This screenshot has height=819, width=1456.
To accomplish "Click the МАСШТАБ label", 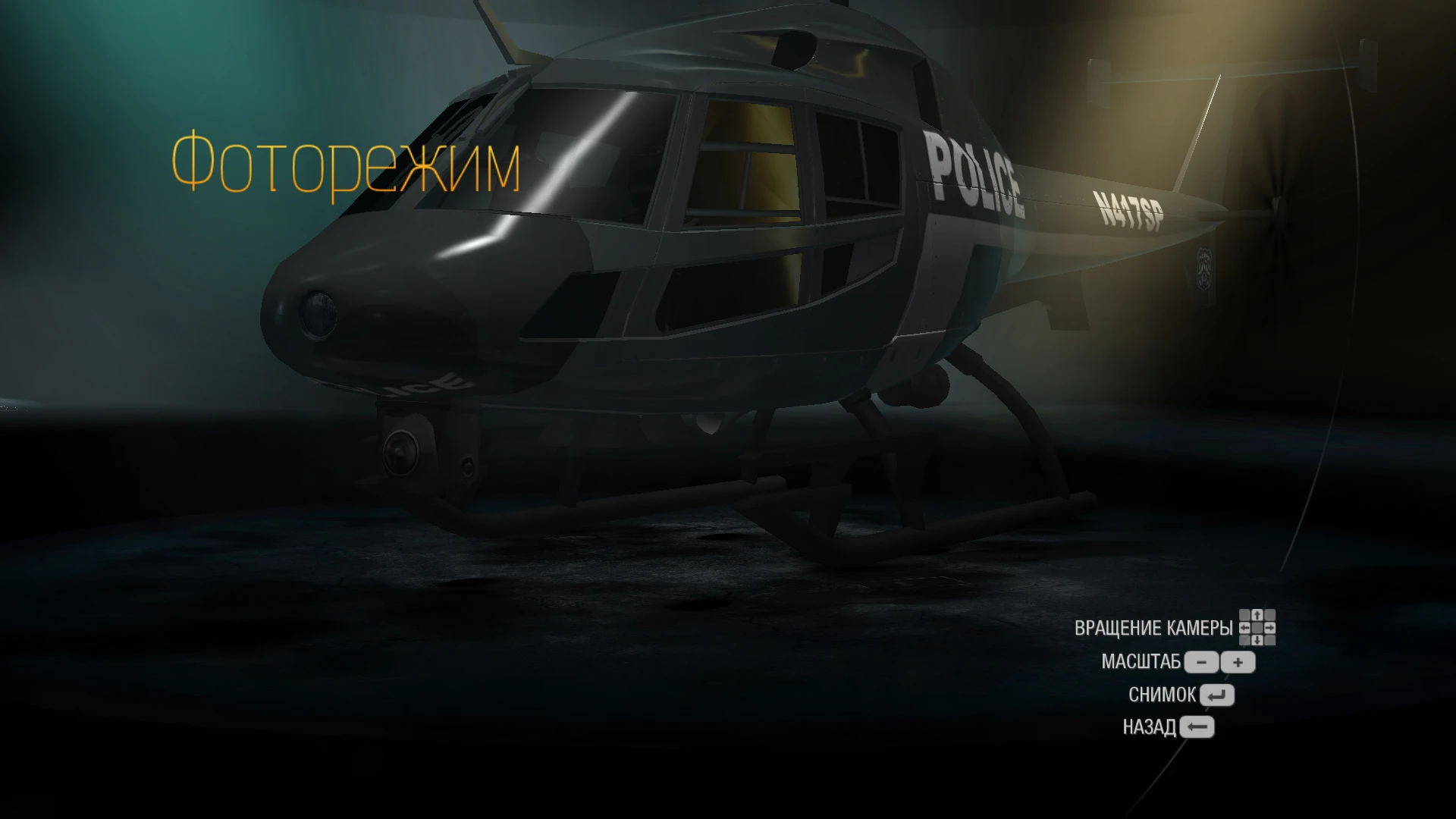I will point(1141,661).
